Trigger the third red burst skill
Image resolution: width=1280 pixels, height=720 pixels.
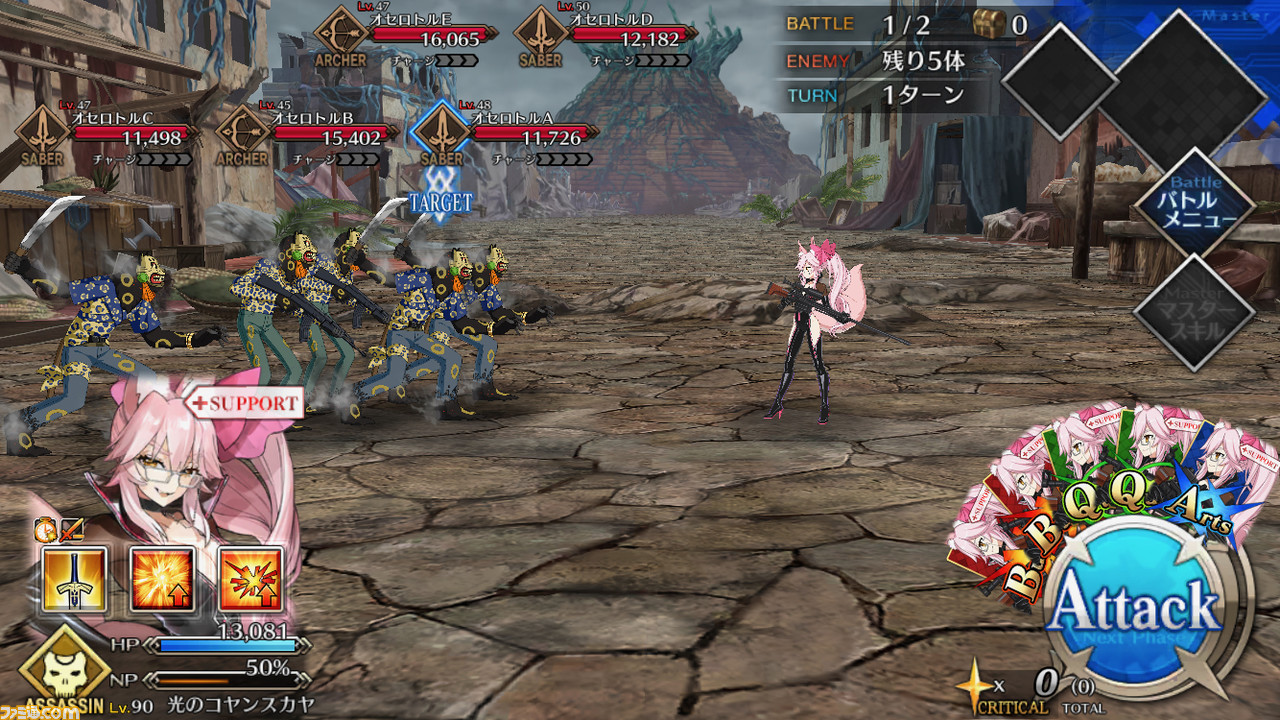tap(251, 579)
